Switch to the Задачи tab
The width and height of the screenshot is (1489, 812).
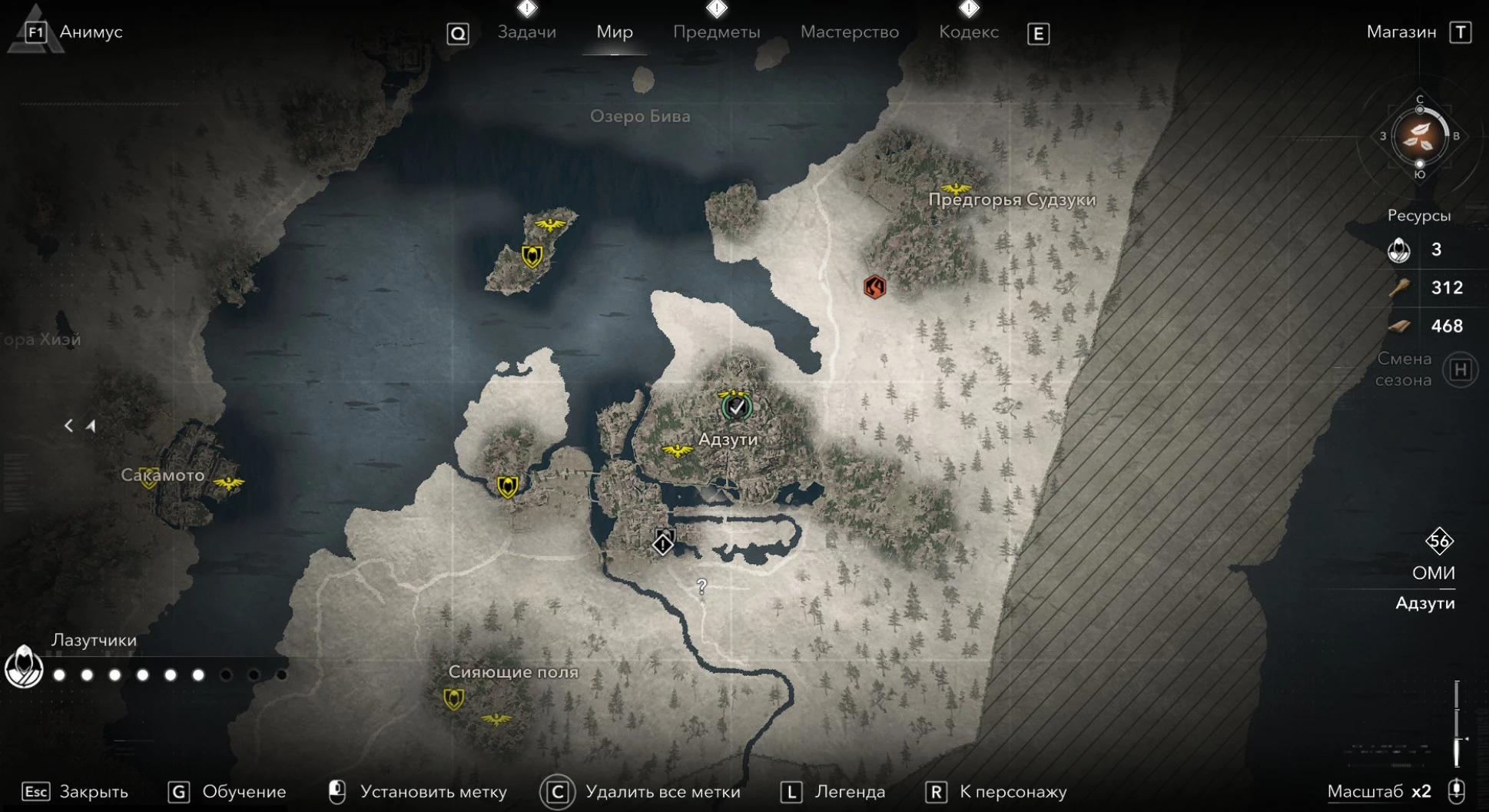526,32
